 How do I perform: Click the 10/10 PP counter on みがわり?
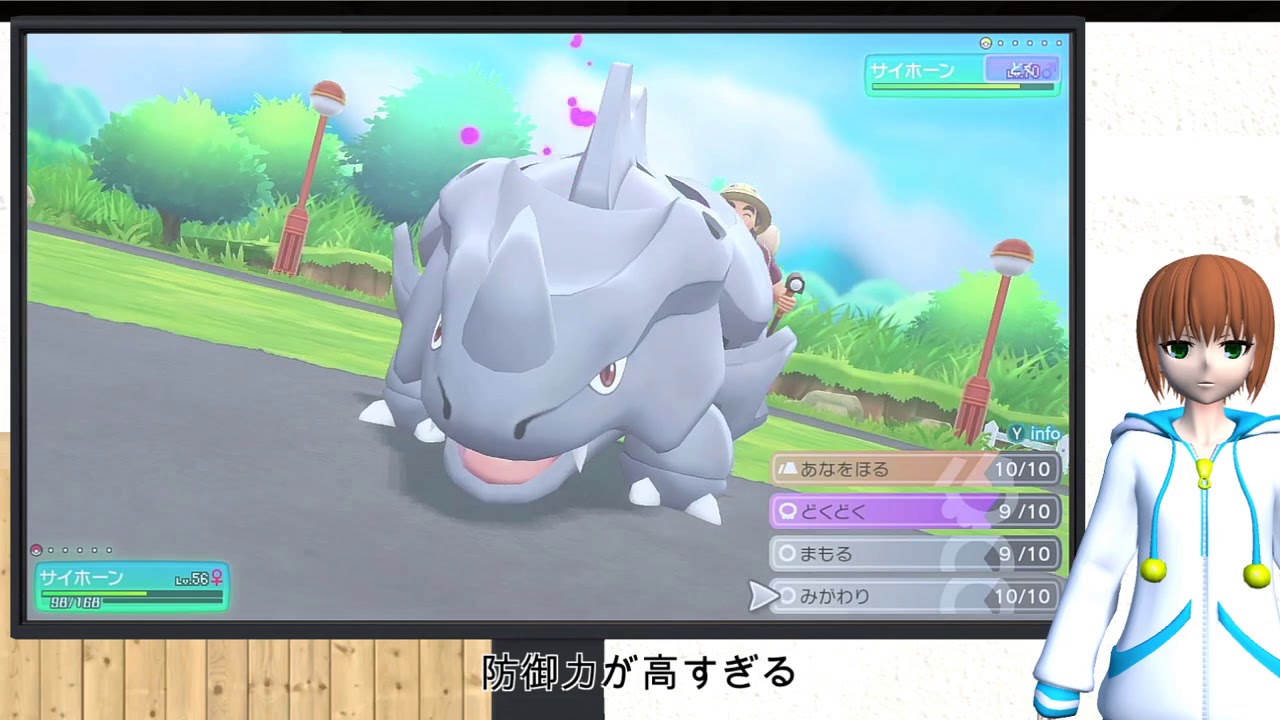(x=1022, y=596)
